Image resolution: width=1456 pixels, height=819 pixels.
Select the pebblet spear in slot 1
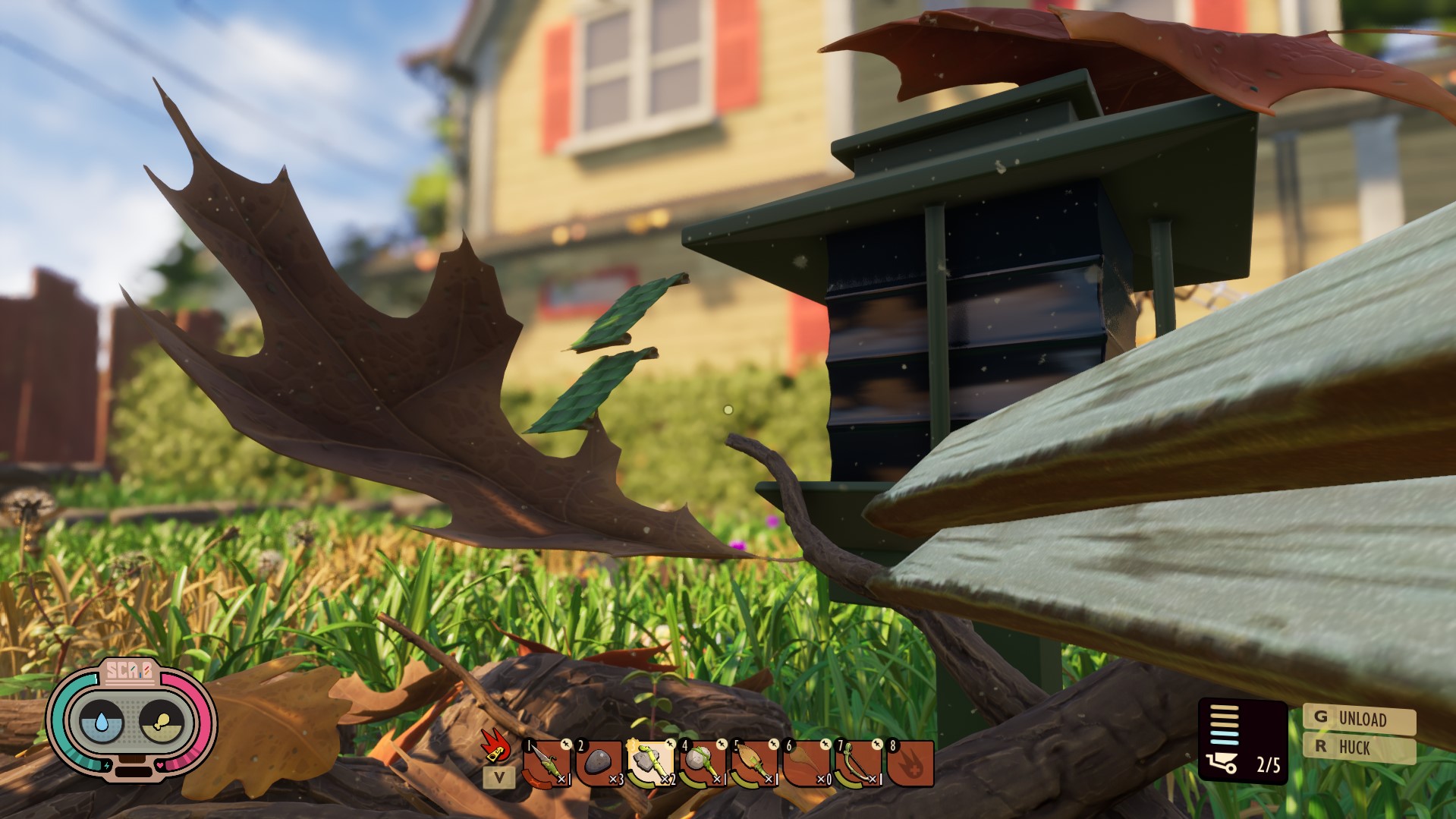(546, 764)
